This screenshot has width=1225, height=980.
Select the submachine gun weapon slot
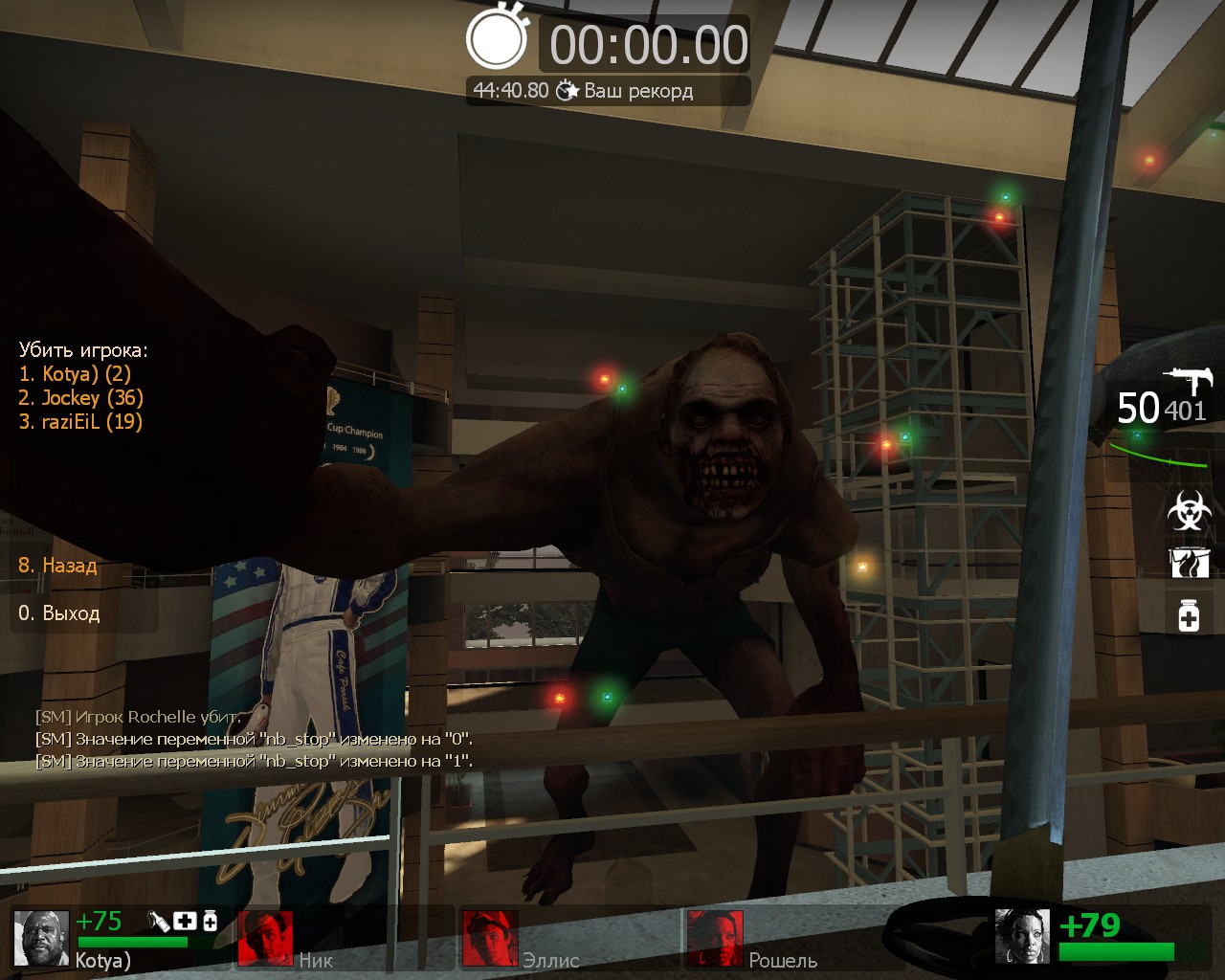1187,381
